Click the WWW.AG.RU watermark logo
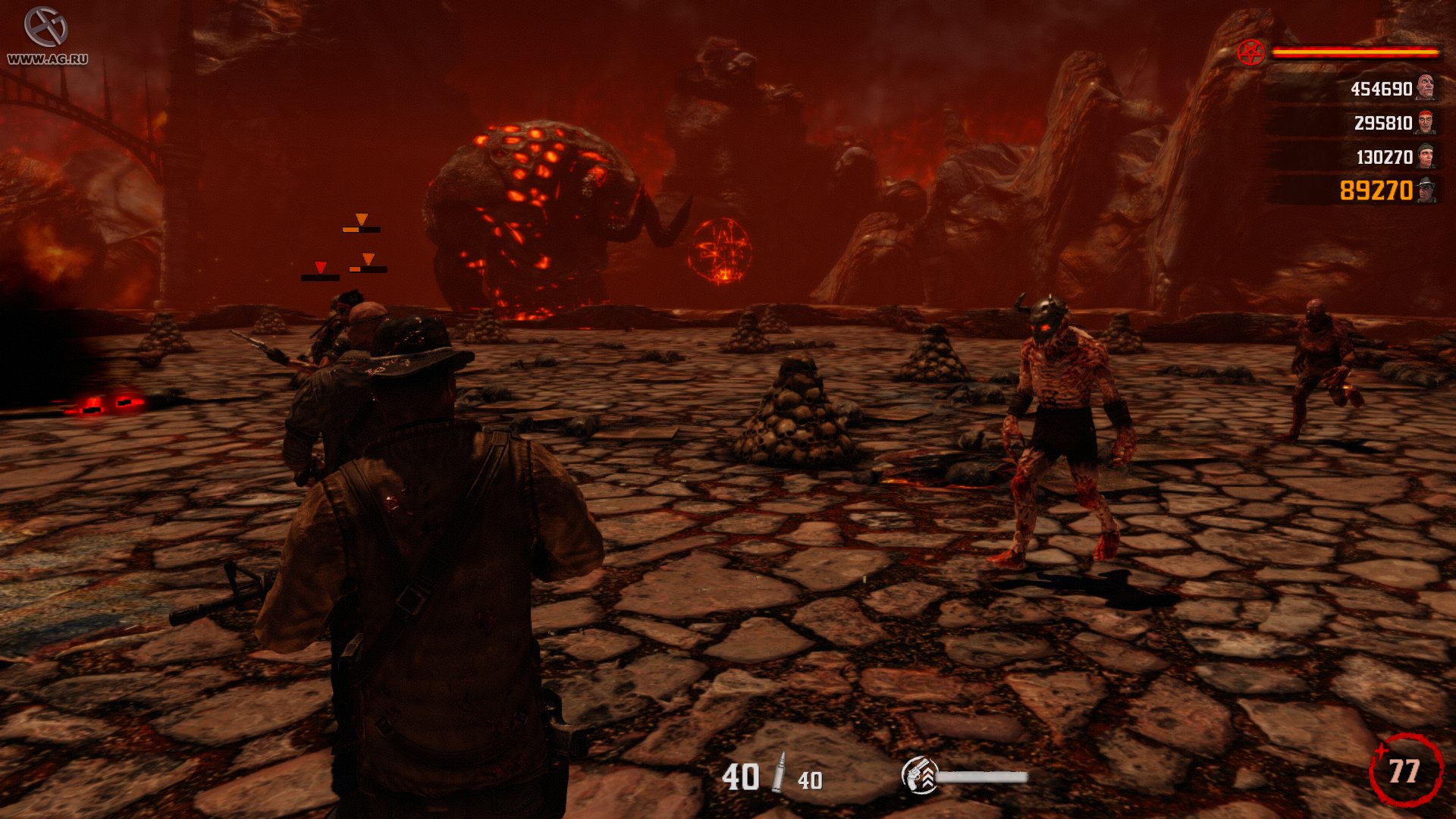The image size is (1456, 819). pyautogui.click(x=47, y=34)
